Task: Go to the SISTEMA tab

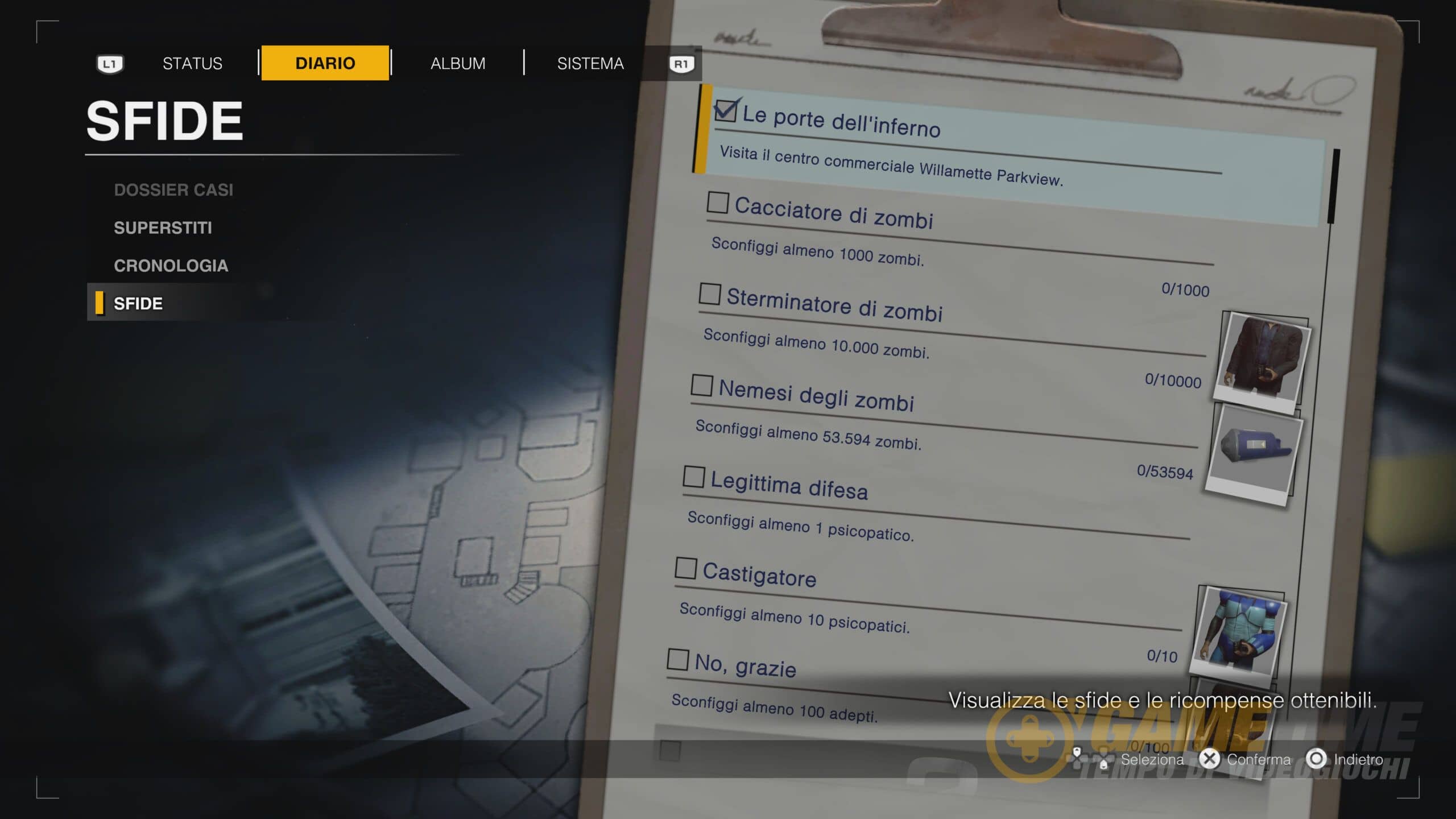Action: pyautogui.click(x=590, y=63)
